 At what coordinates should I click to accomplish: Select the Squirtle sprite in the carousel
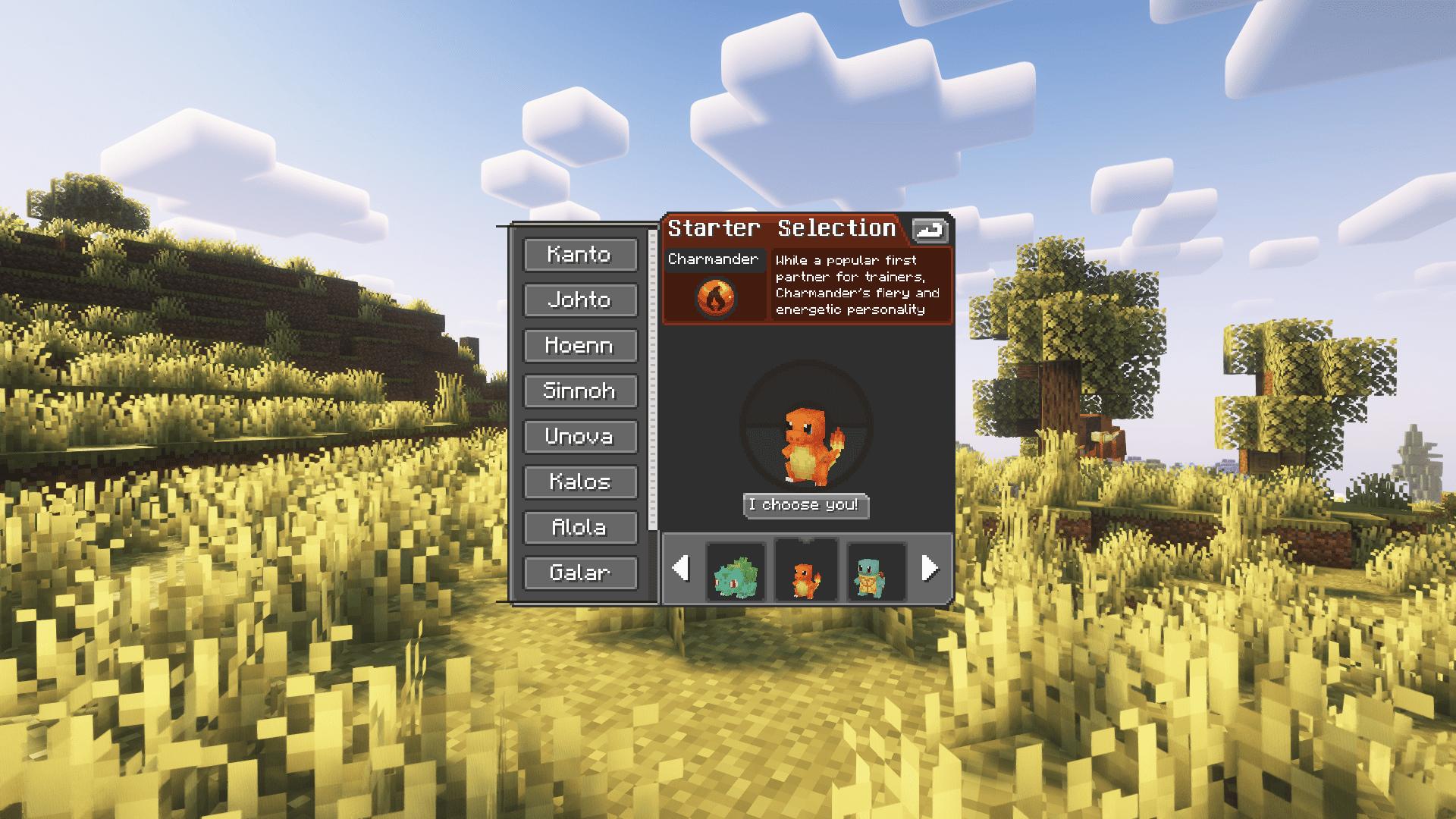tap(876, 570)
